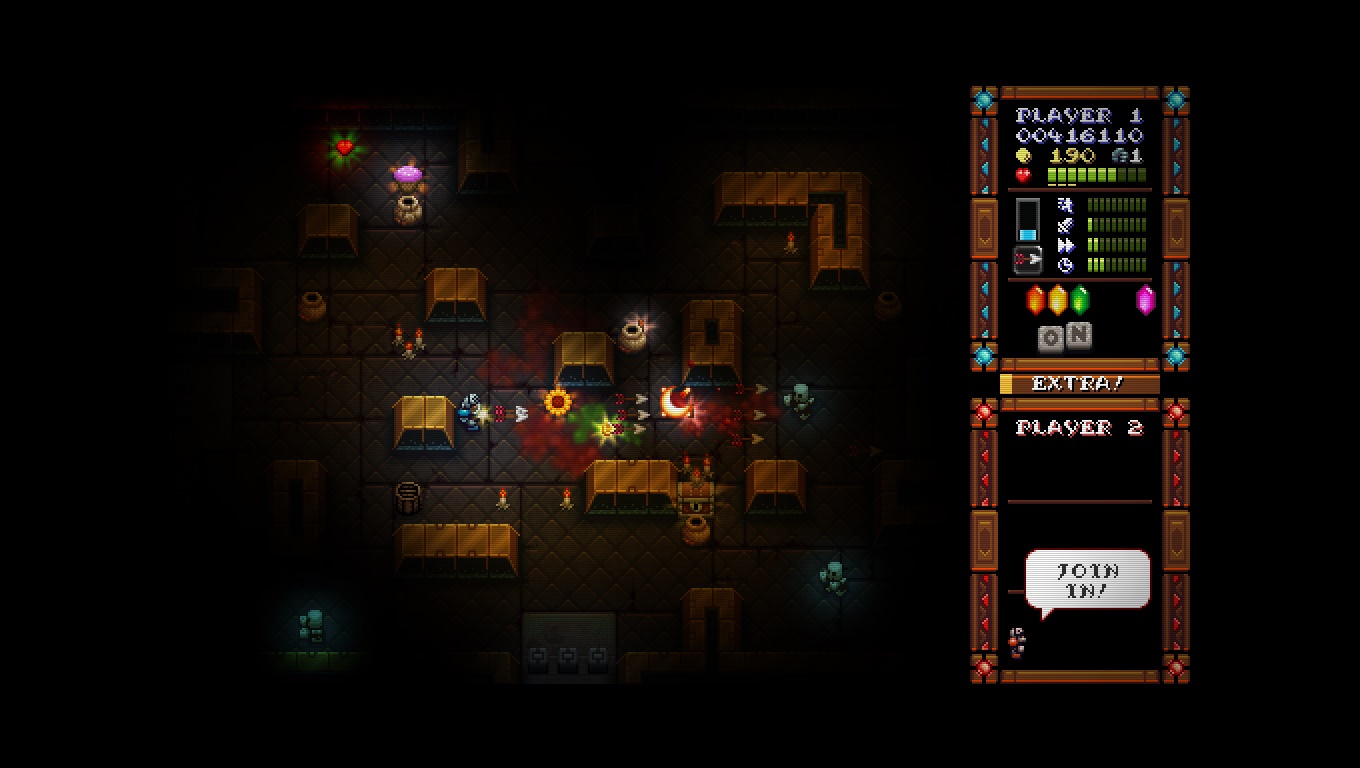Click the stone letter O tile

(x=1051, y=339)
